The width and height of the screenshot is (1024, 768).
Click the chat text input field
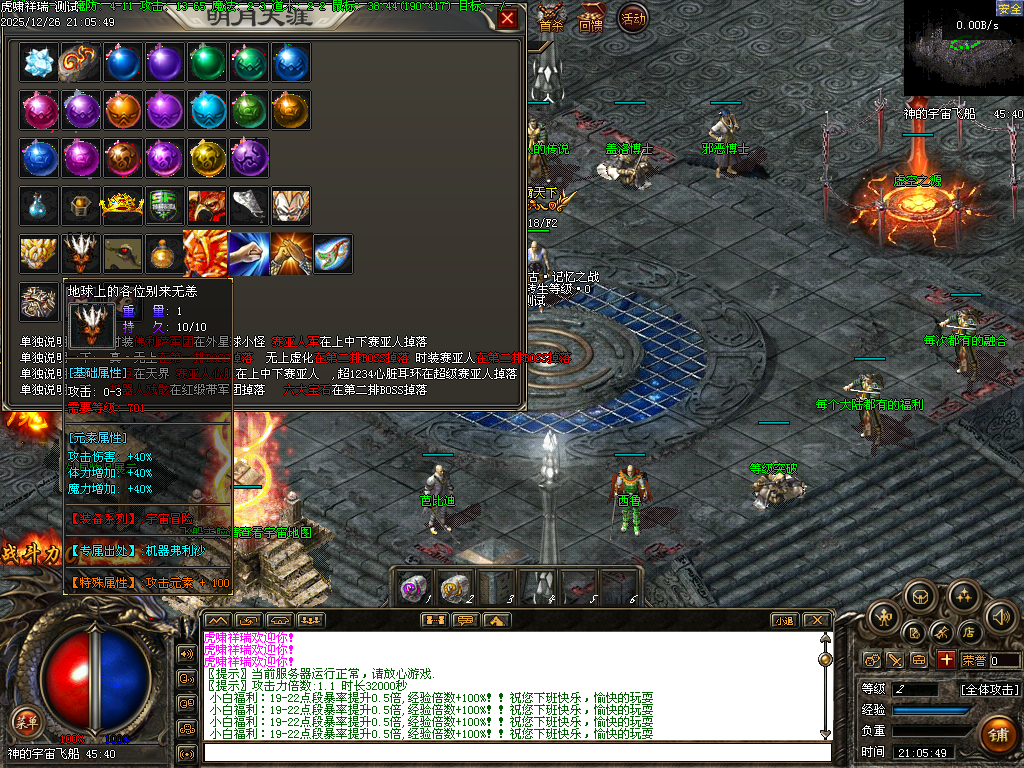[x=515, y=752]
